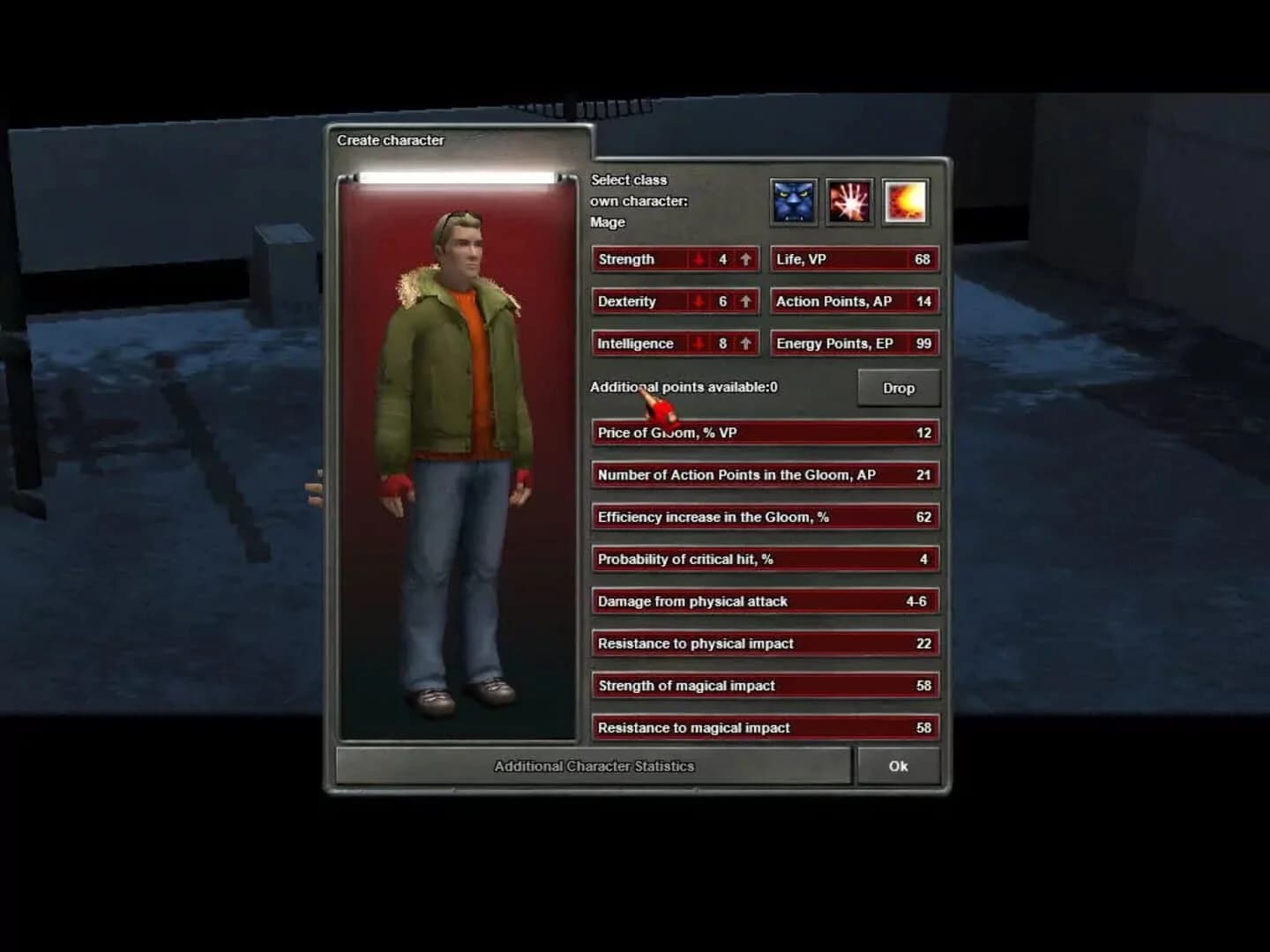Open Additional Character Statistics
The width and height of the screenshot is (1270, 952).
(x=593, y=766)
